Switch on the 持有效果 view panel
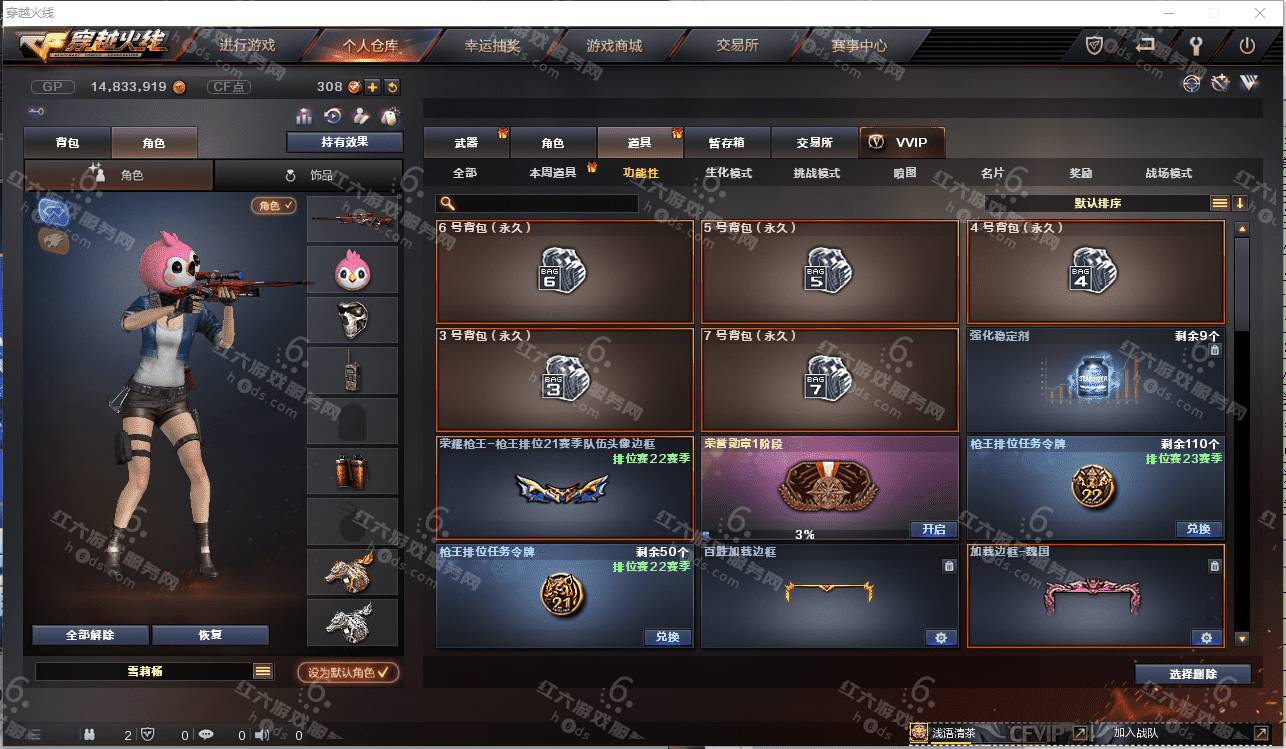 (x=345, y=142)
